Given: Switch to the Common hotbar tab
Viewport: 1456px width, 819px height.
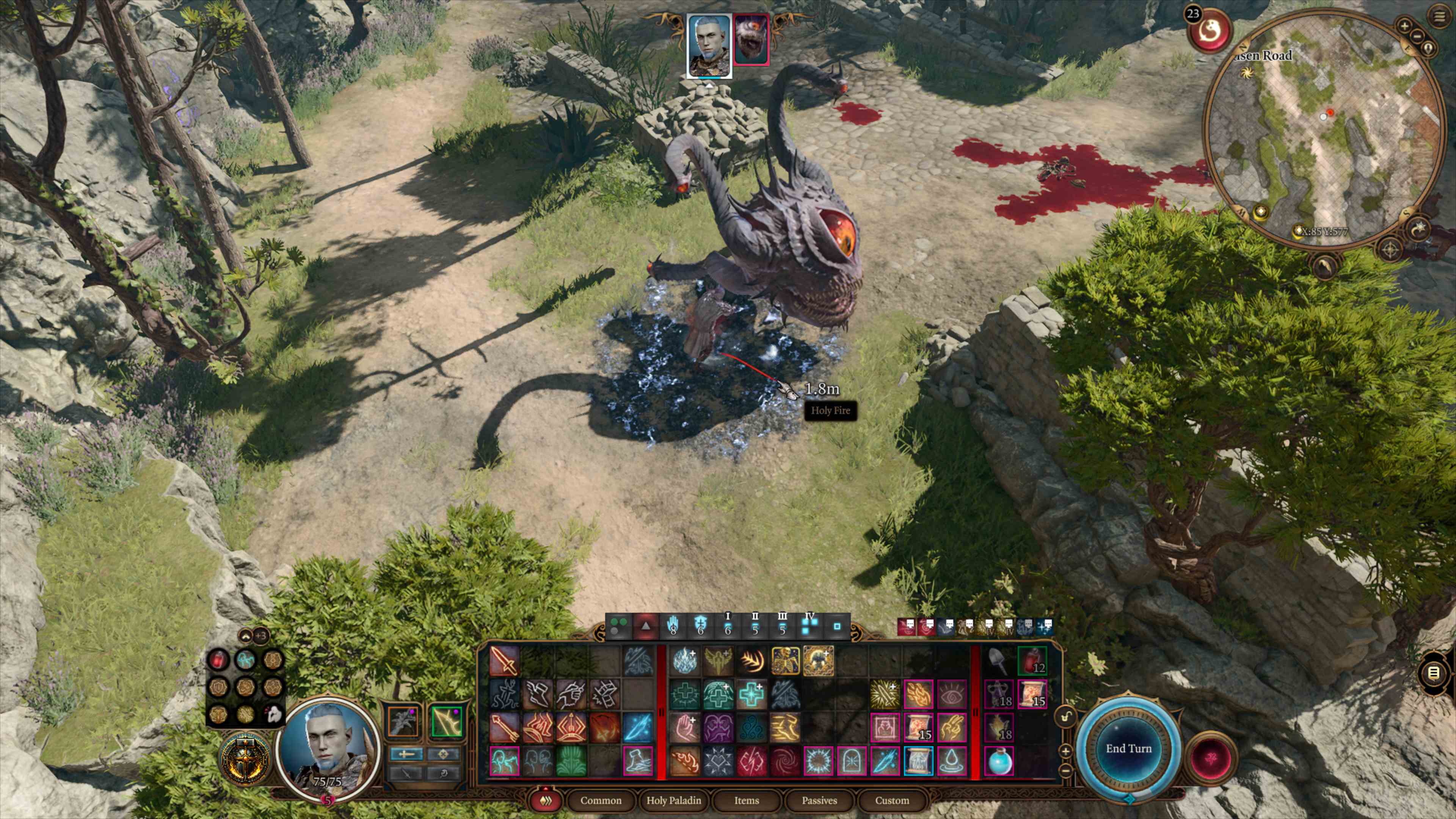Looking at the screenshot, I should (x=600, y=800).
